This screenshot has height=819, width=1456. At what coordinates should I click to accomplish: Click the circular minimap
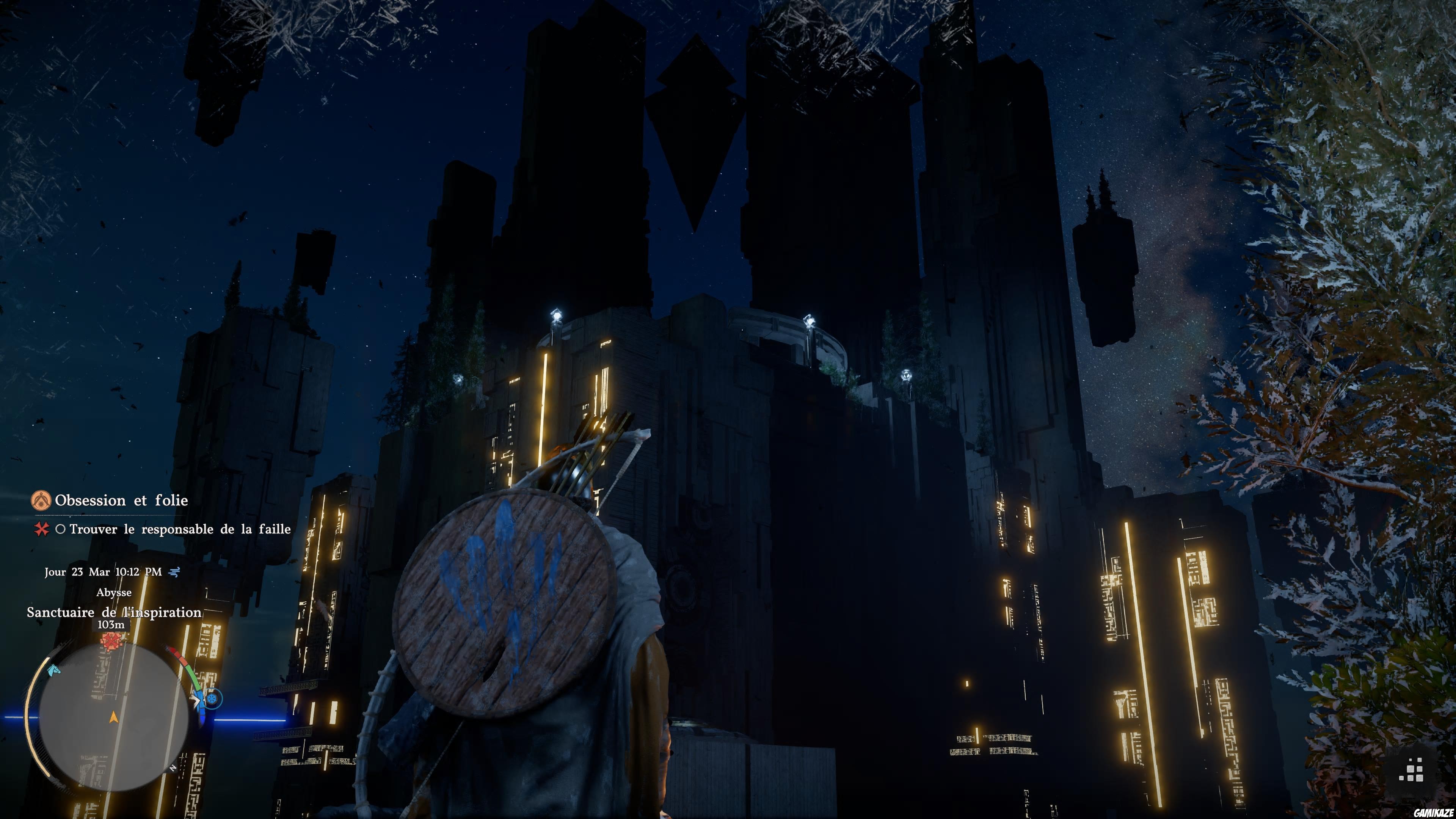point(114,717)
